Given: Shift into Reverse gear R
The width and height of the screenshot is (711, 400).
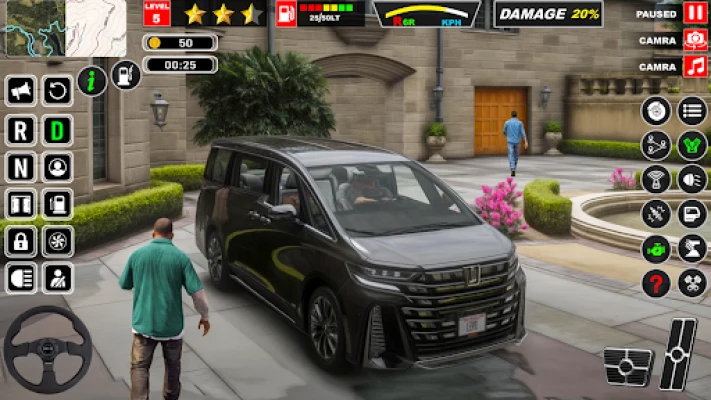Looking at the screenshot, I should coord(20,129).
